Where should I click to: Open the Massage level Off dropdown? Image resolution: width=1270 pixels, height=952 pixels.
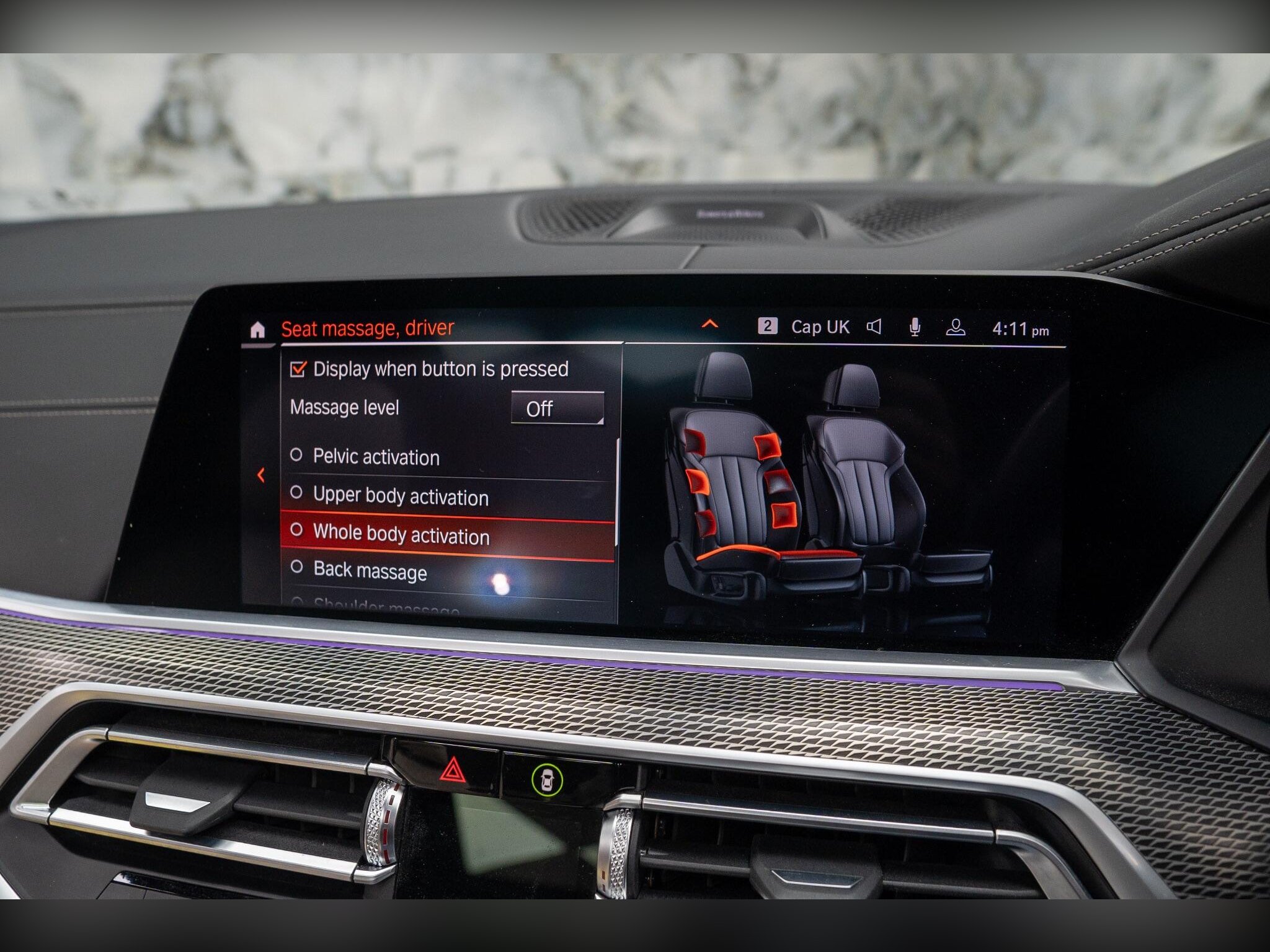[x=557, y=408]
